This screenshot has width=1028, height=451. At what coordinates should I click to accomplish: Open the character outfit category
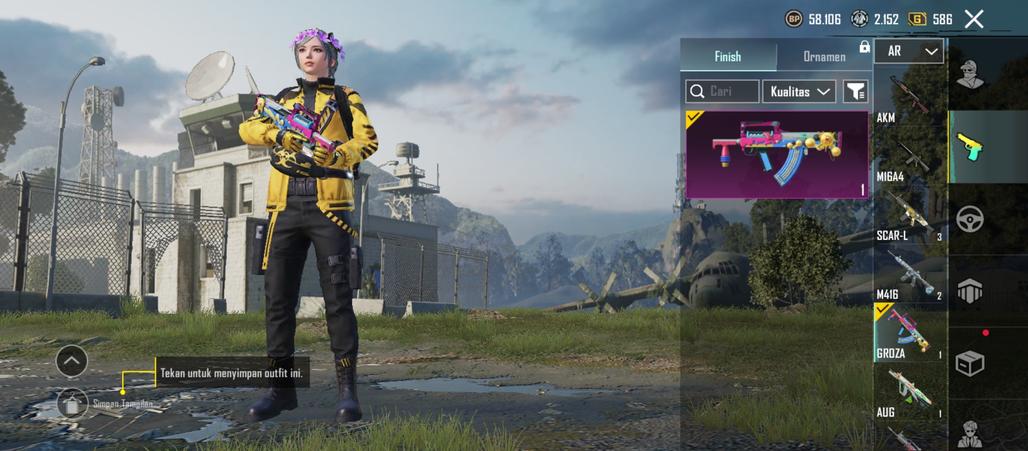coord(968,74)
